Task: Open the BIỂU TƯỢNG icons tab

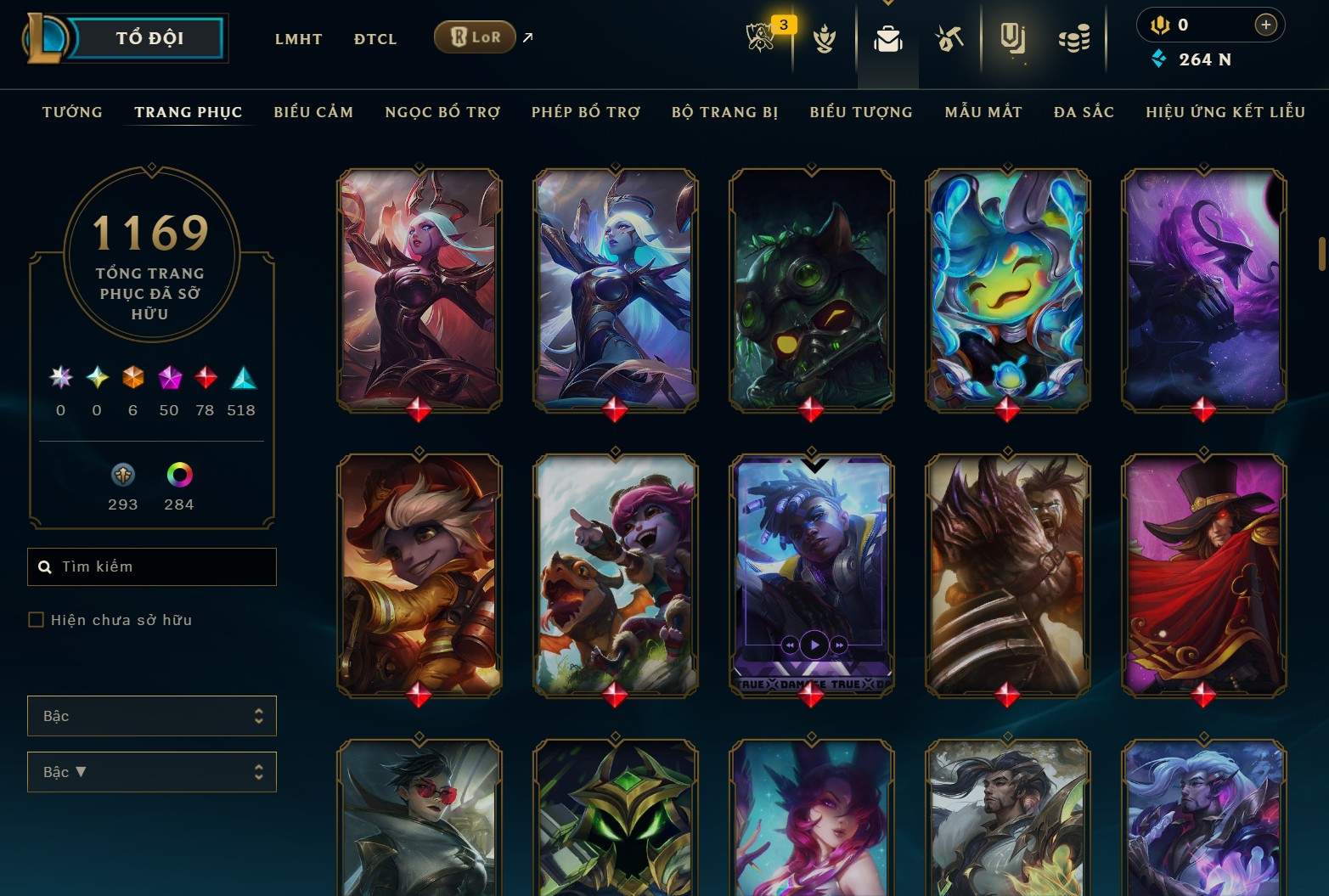Action: [861, 112]
